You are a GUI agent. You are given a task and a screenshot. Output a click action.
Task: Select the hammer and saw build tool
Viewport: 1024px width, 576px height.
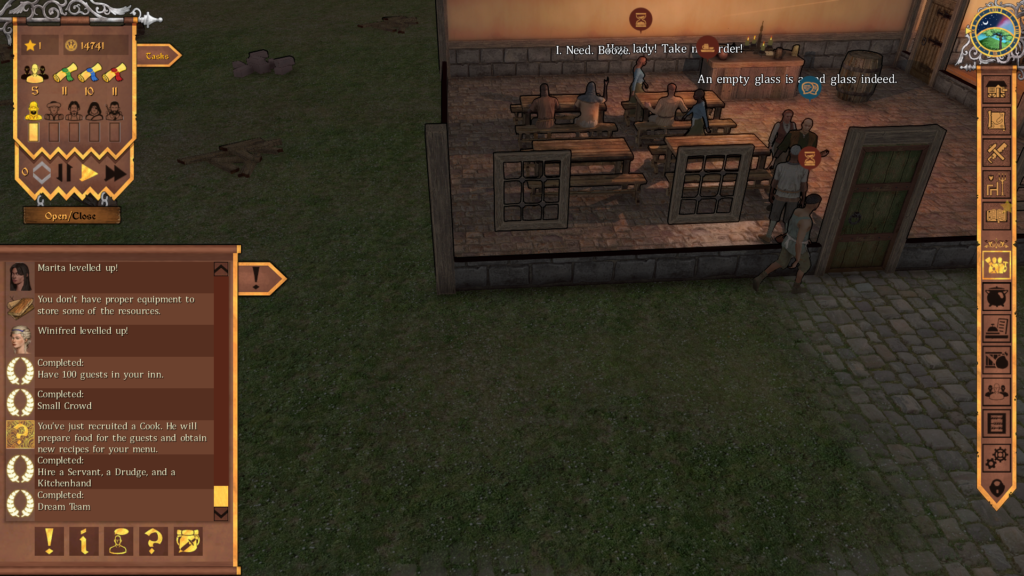click(x=996, y=152)
